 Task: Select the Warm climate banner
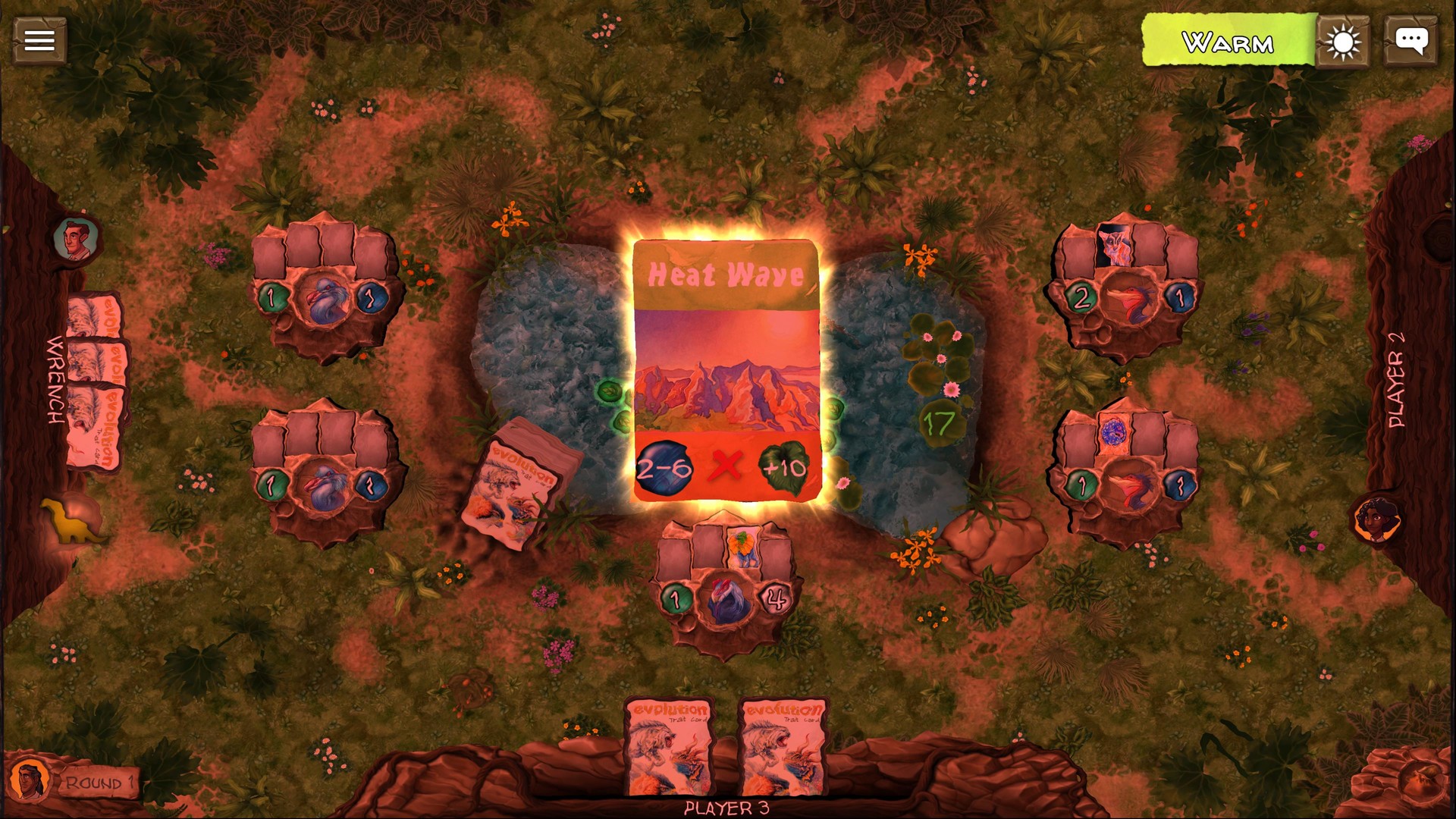(x=1228, y=39)
